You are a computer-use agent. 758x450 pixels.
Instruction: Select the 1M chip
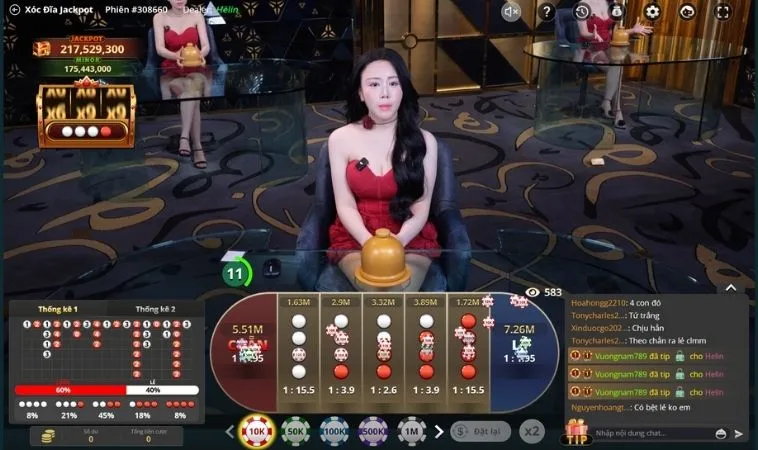click(411, 432)
